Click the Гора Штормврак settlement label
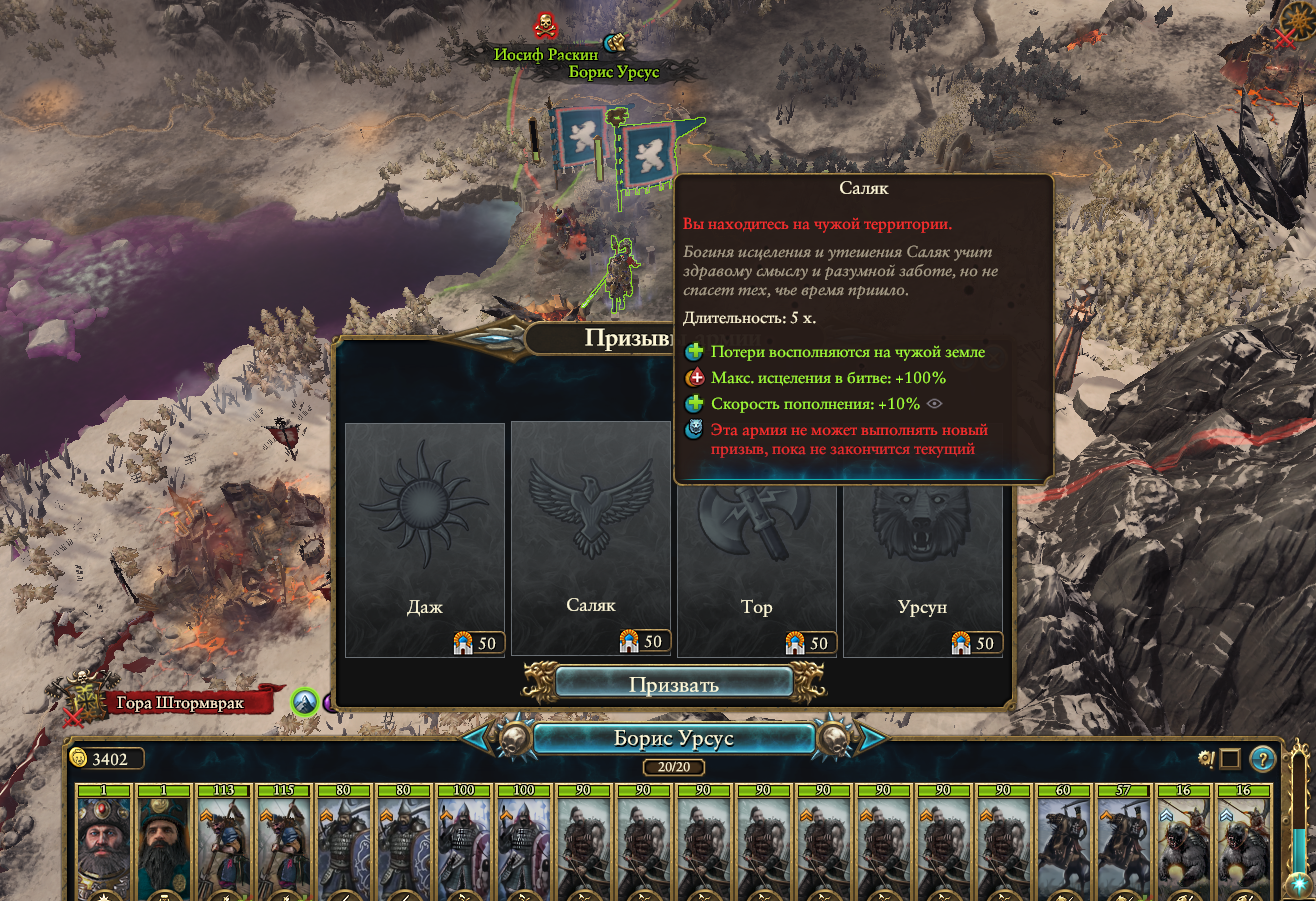1316x901 pixels. coord(180,703)
